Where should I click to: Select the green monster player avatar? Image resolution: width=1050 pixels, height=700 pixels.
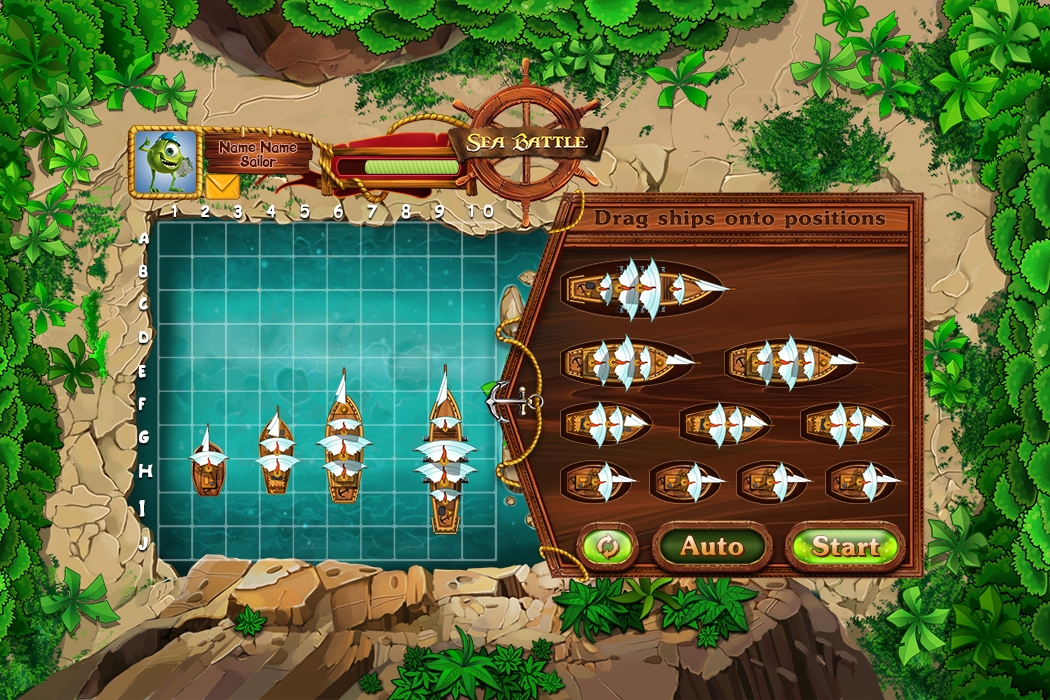coord(165,162)
